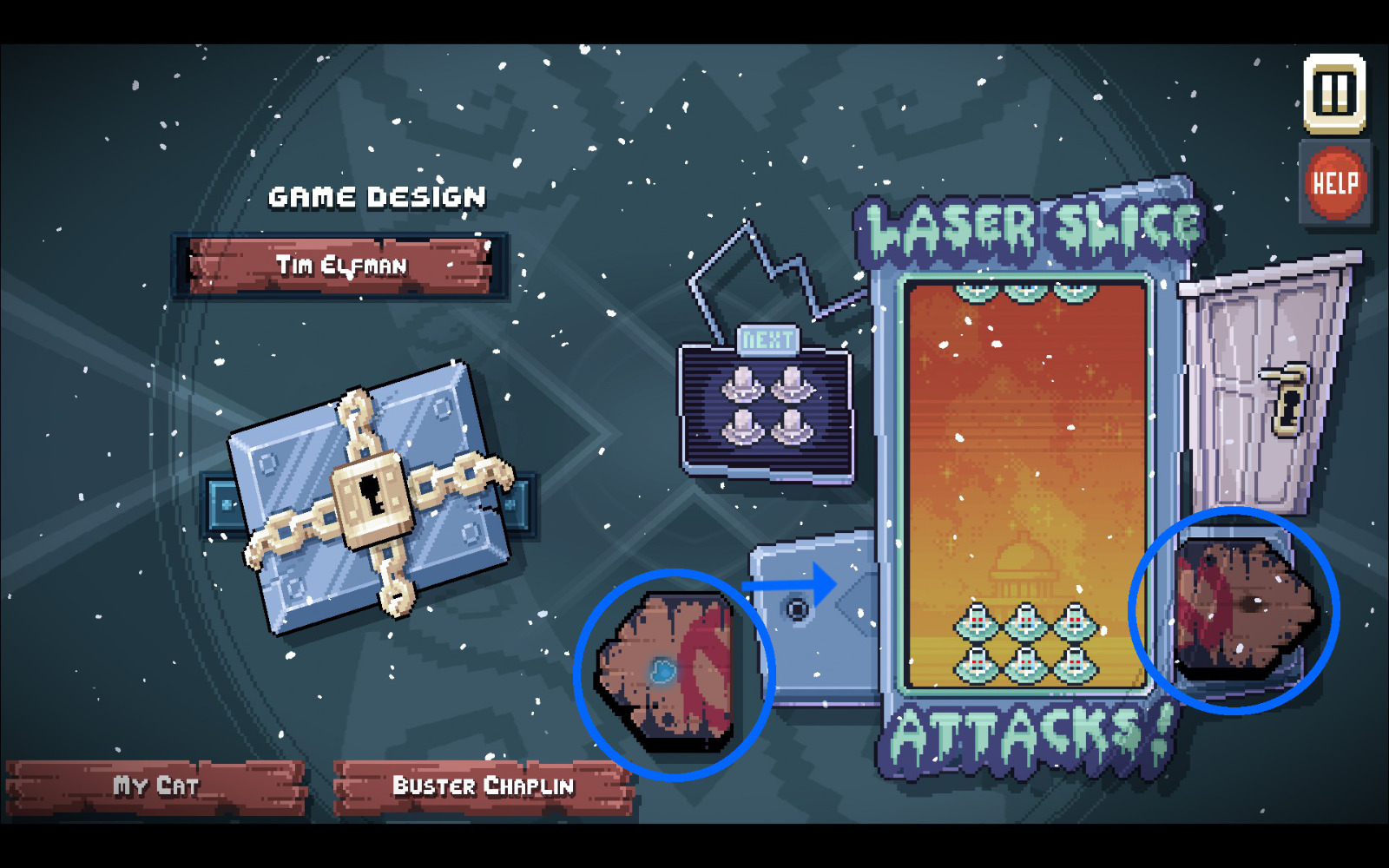Image resolution: width=1389 pixels, height=868 pixels.
Task: Click the NEXT label above the UFO queue
Action: (768, 337)
